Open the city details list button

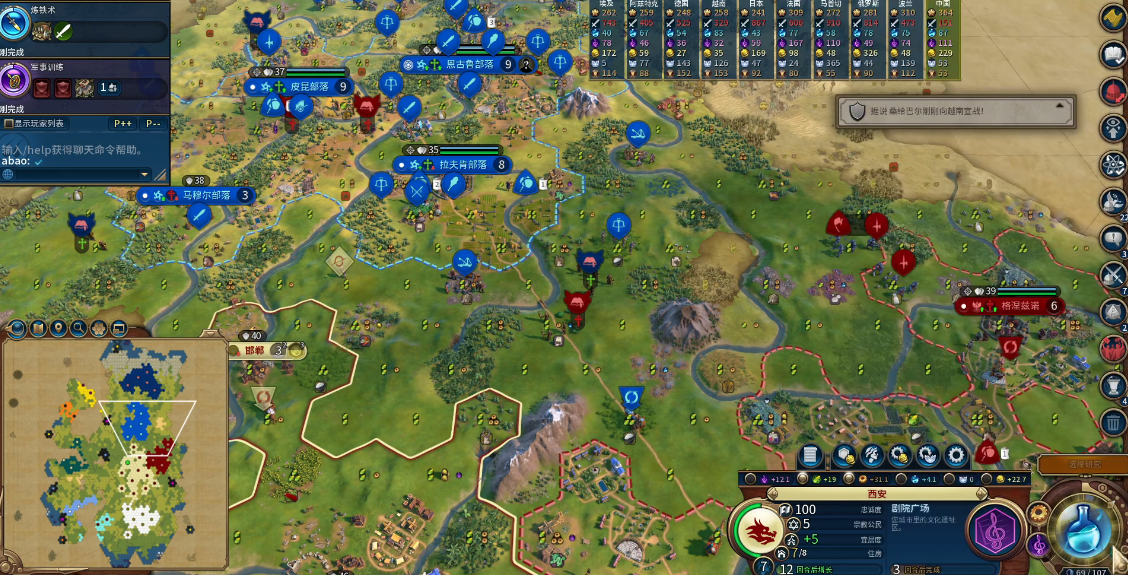tap(811, 456)
